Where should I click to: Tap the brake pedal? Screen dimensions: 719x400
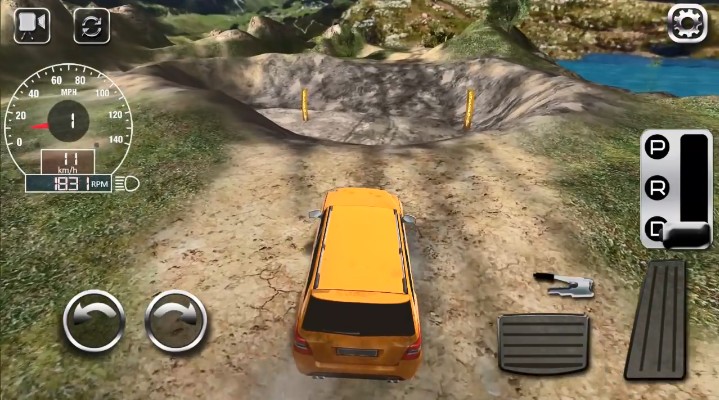click(543, 343)
